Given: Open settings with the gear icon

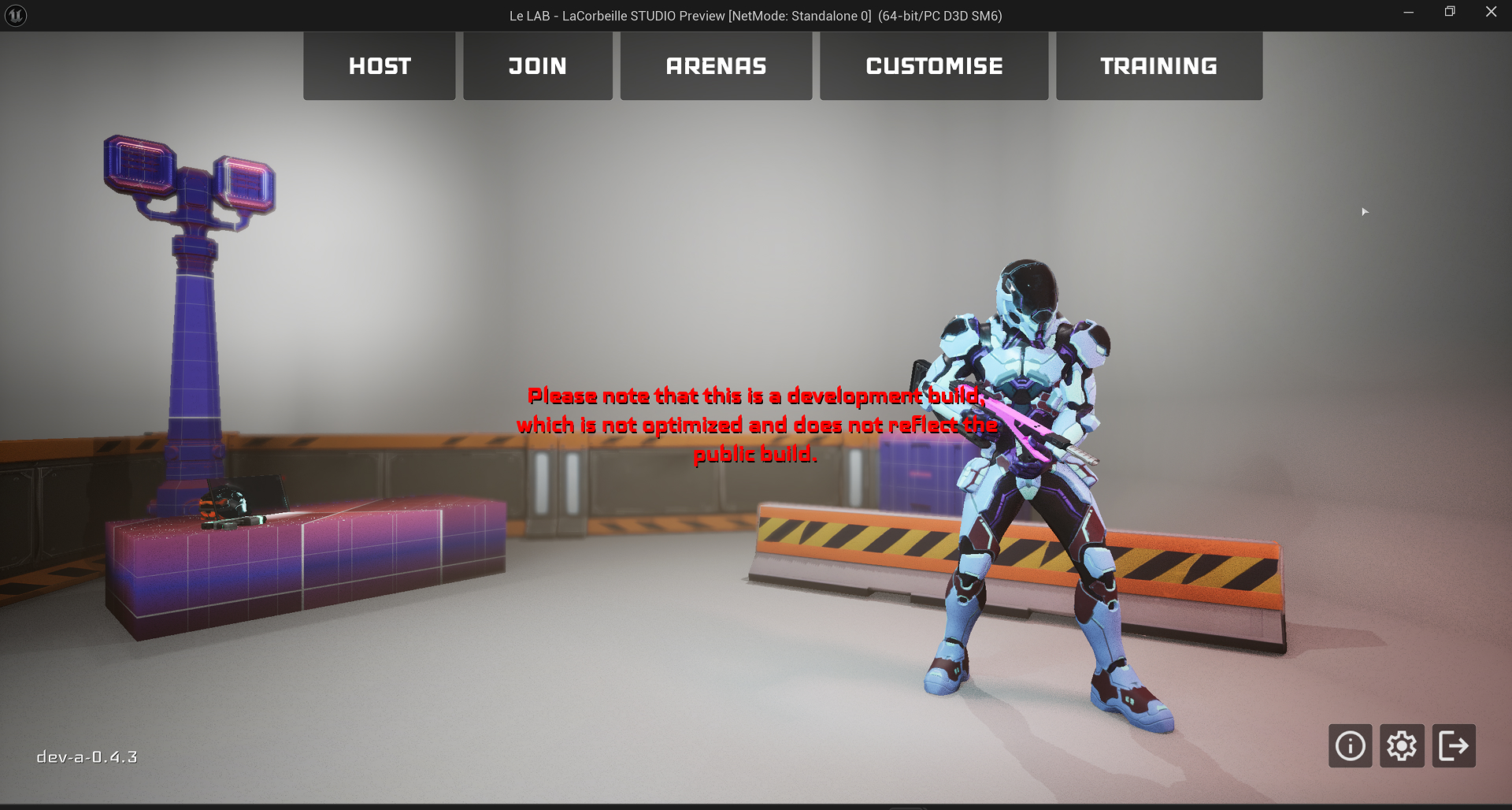Looking at the screenshot, I should tap(1402, 745).
